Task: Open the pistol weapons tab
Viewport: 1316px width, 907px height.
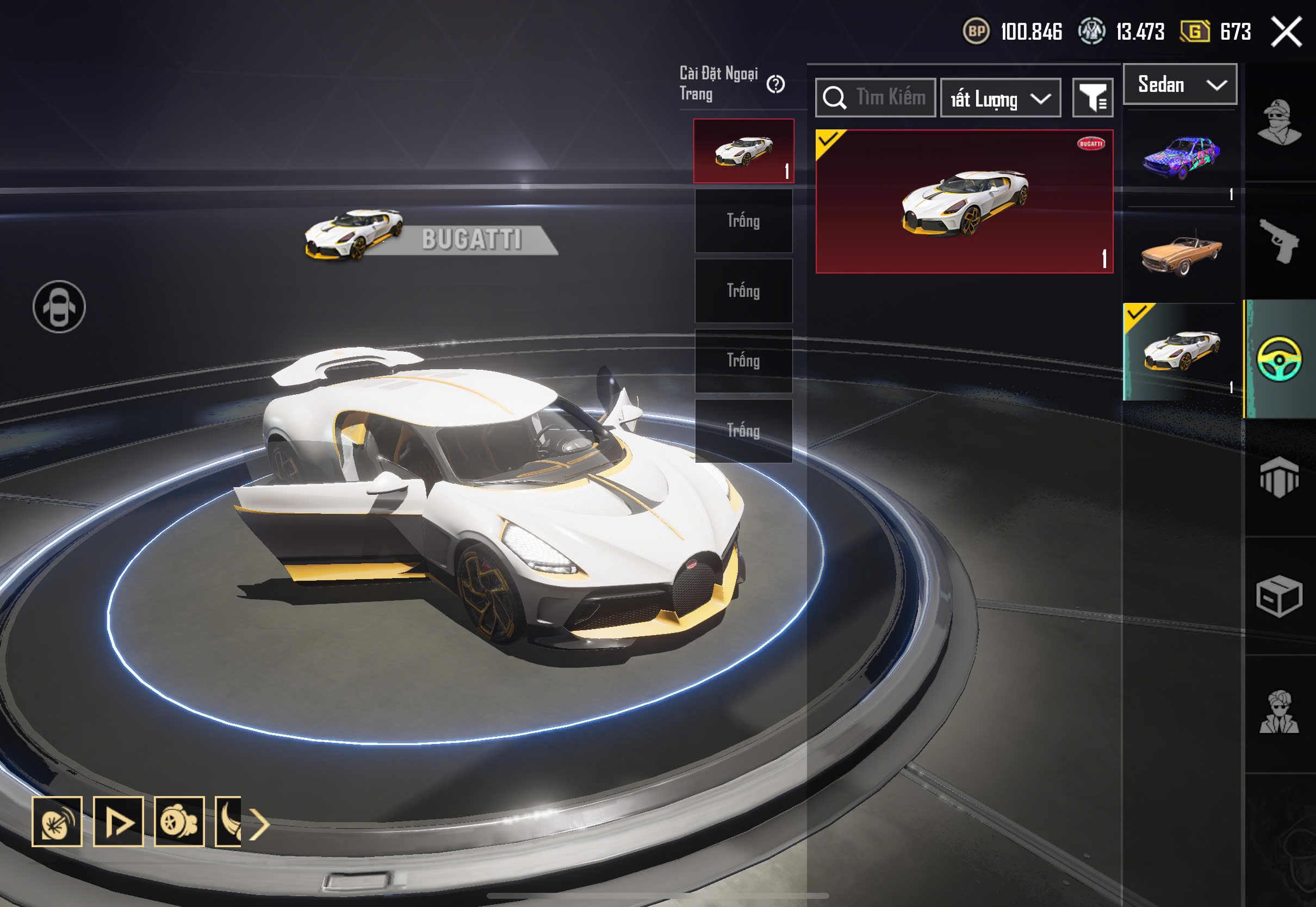Action: pos(1279,241)
